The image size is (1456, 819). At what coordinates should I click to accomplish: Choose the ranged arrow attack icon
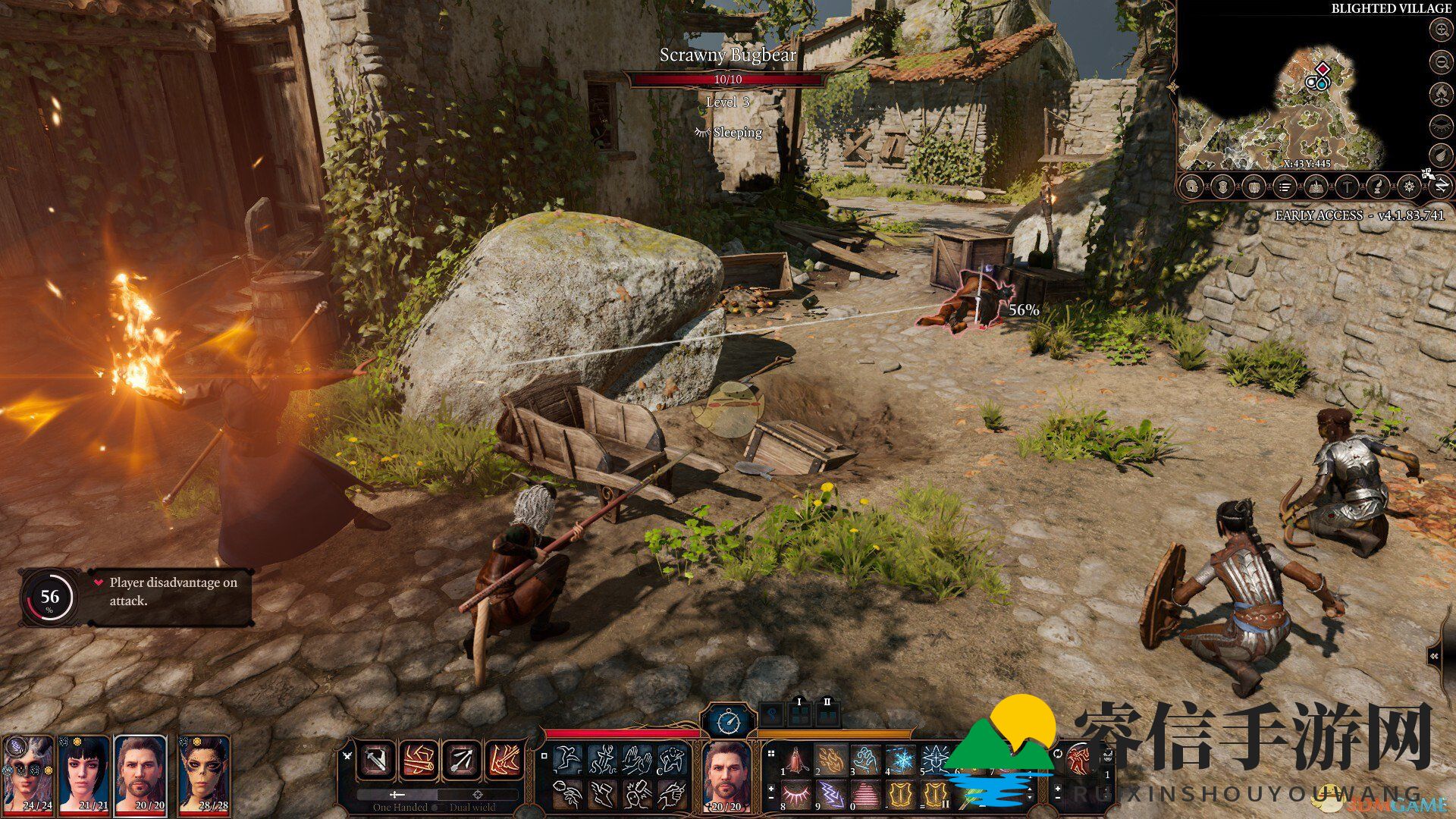[x=461, y=761]
